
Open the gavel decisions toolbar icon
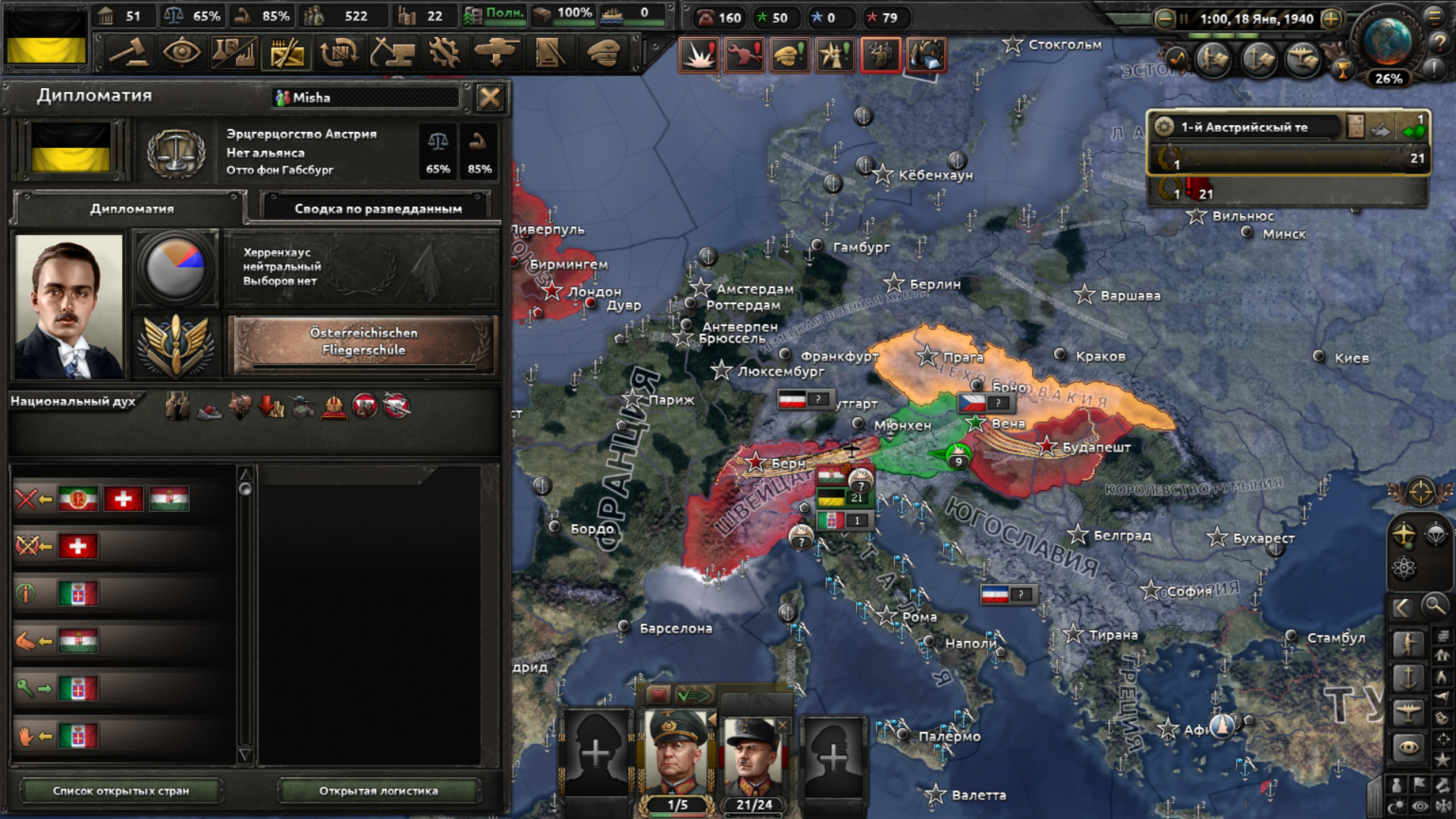click(x=130, y=53)
